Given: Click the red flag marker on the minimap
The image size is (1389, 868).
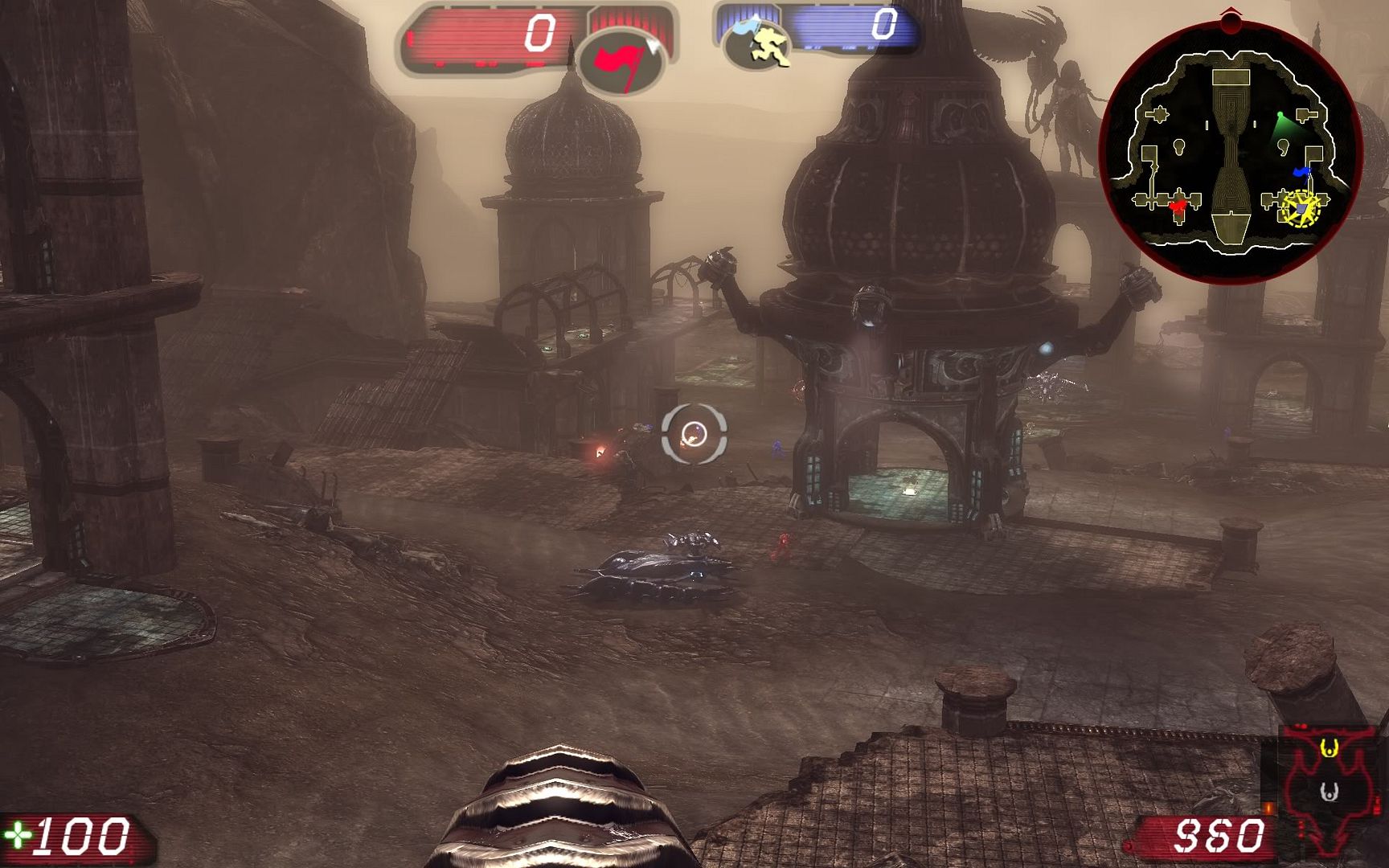Looking at the screenshot, I should pos(1178,207).
